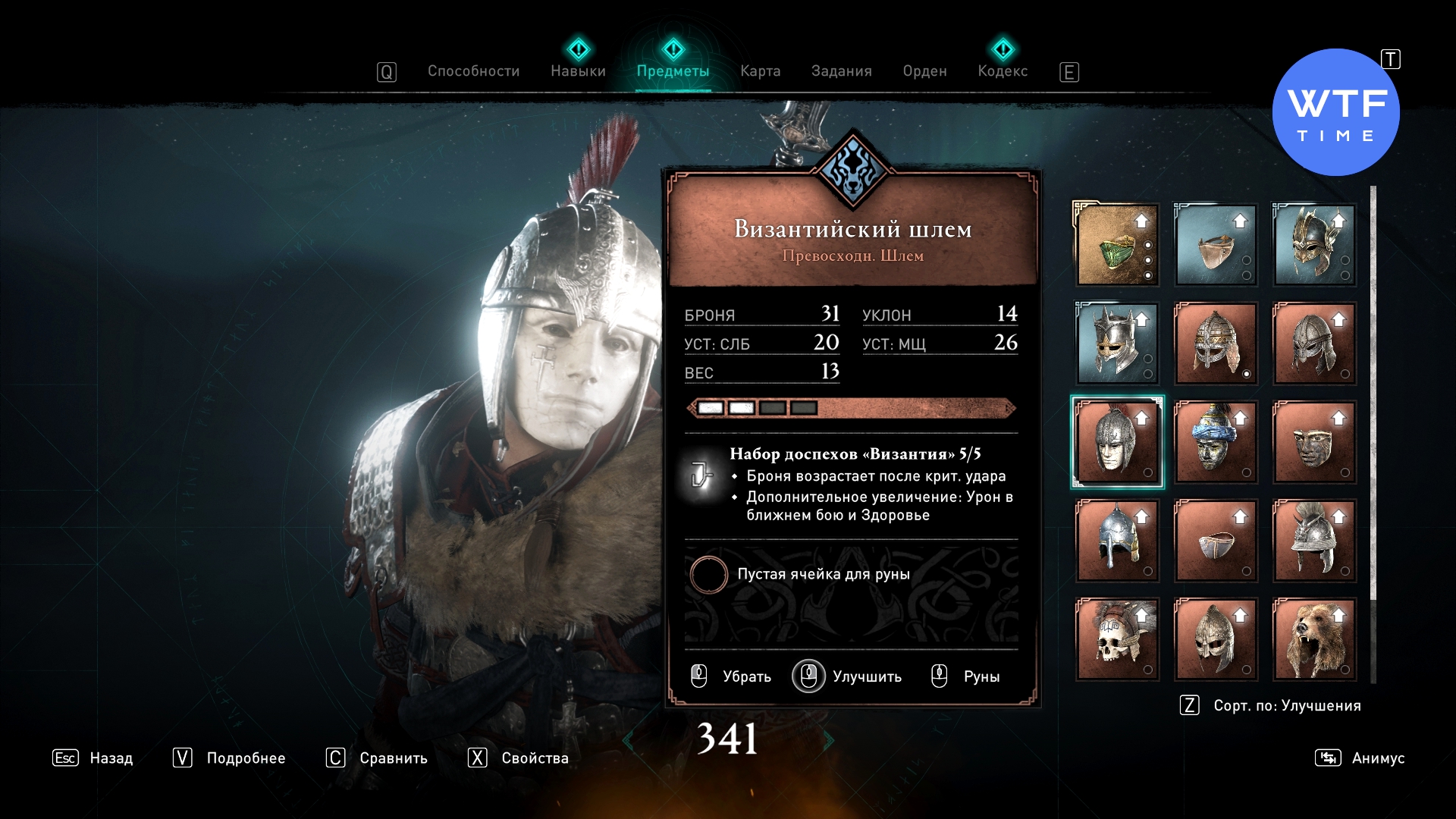1456x819 pixels.
Task: Click the Улучшить upgrade button
Action: pyautogui.click(x=848, y=676)
